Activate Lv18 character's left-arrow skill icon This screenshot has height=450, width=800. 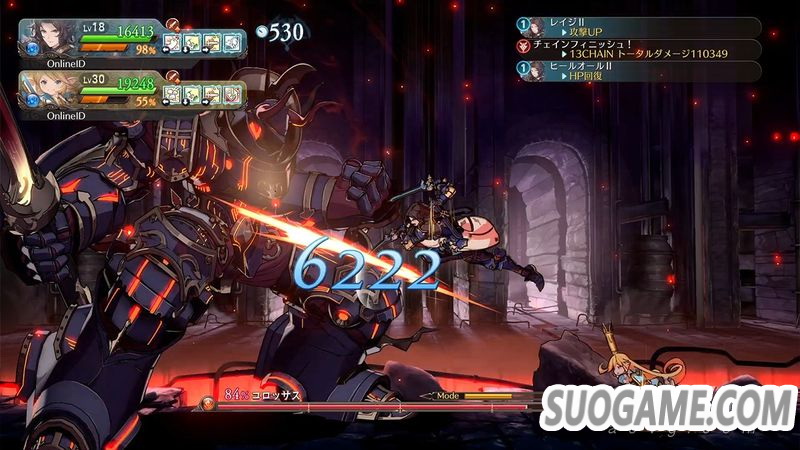172,42
